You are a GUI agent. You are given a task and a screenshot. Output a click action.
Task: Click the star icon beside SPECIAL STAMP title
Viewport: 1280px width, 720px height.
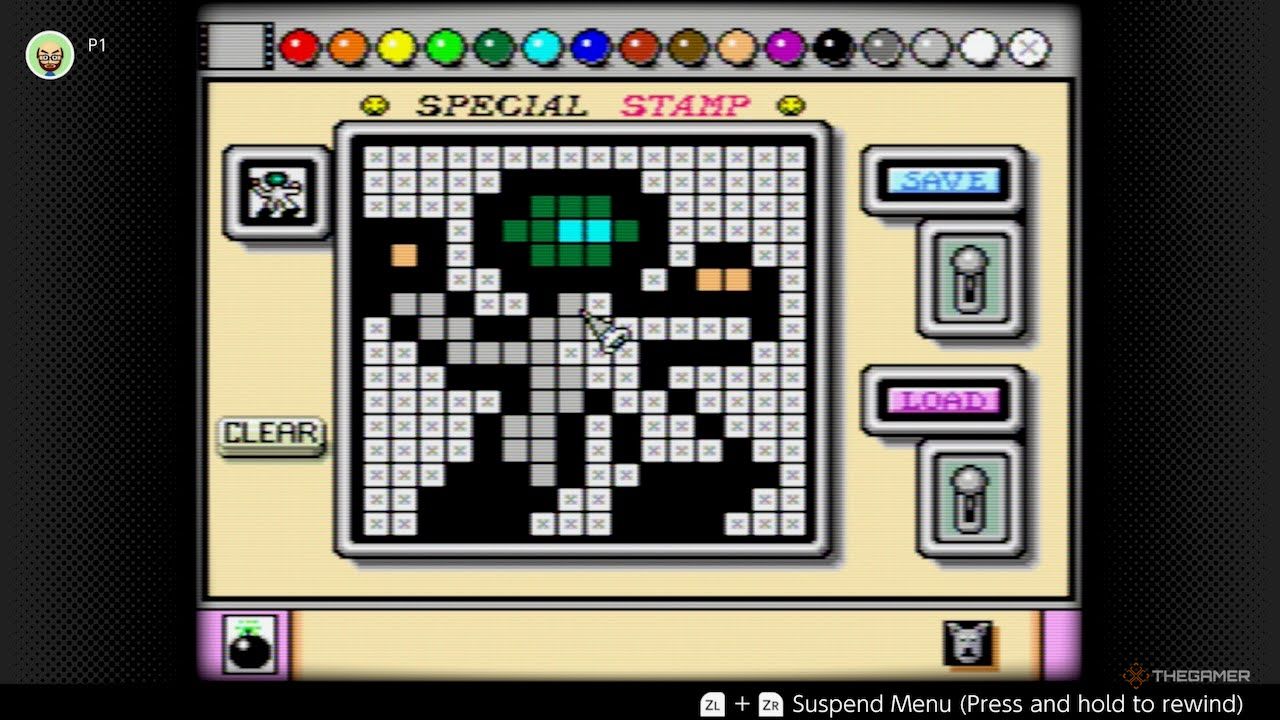click(x=375, y=103)
